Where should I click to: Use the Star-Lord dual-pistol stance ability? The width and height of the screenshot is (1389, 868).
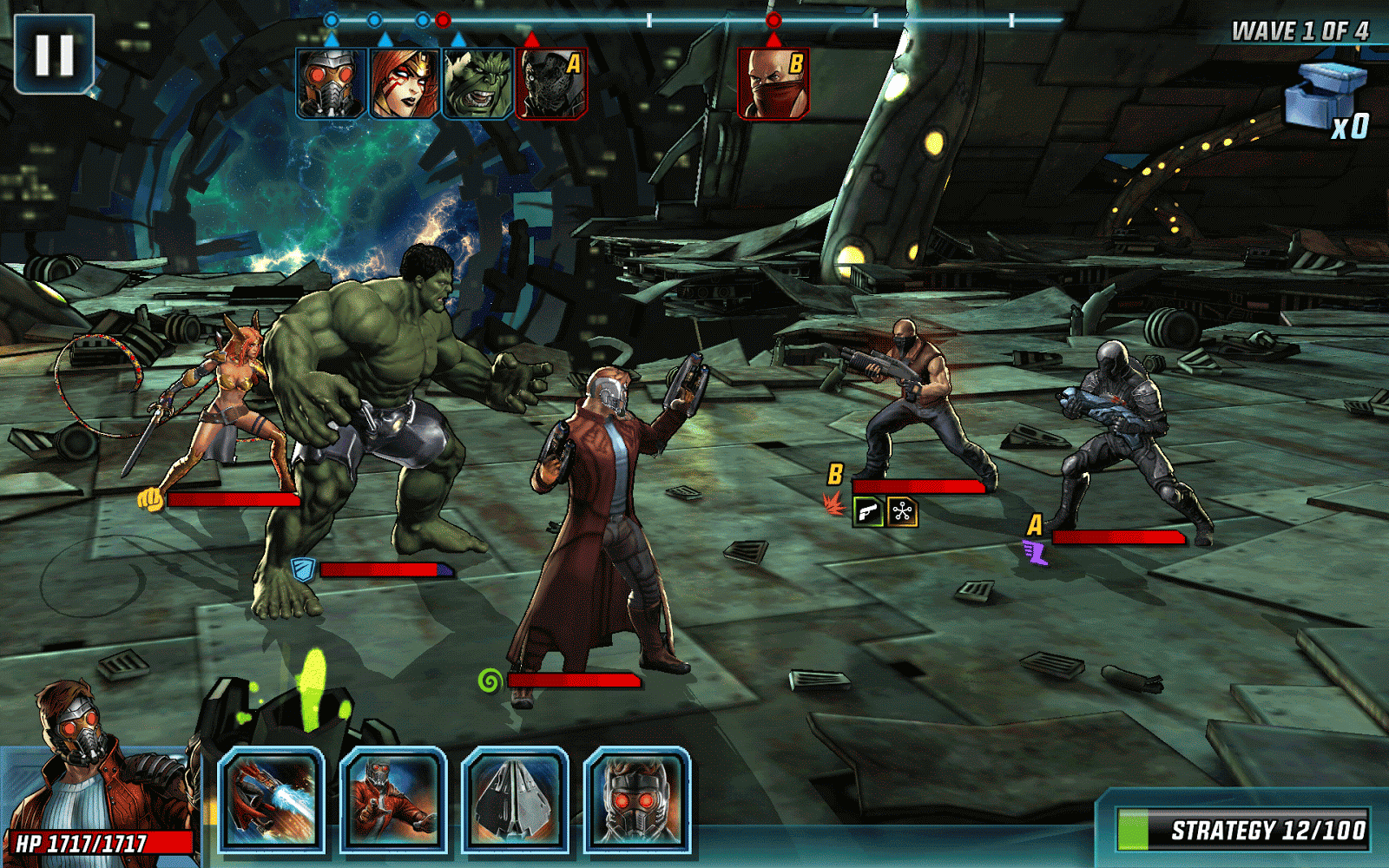coord(393,799)
